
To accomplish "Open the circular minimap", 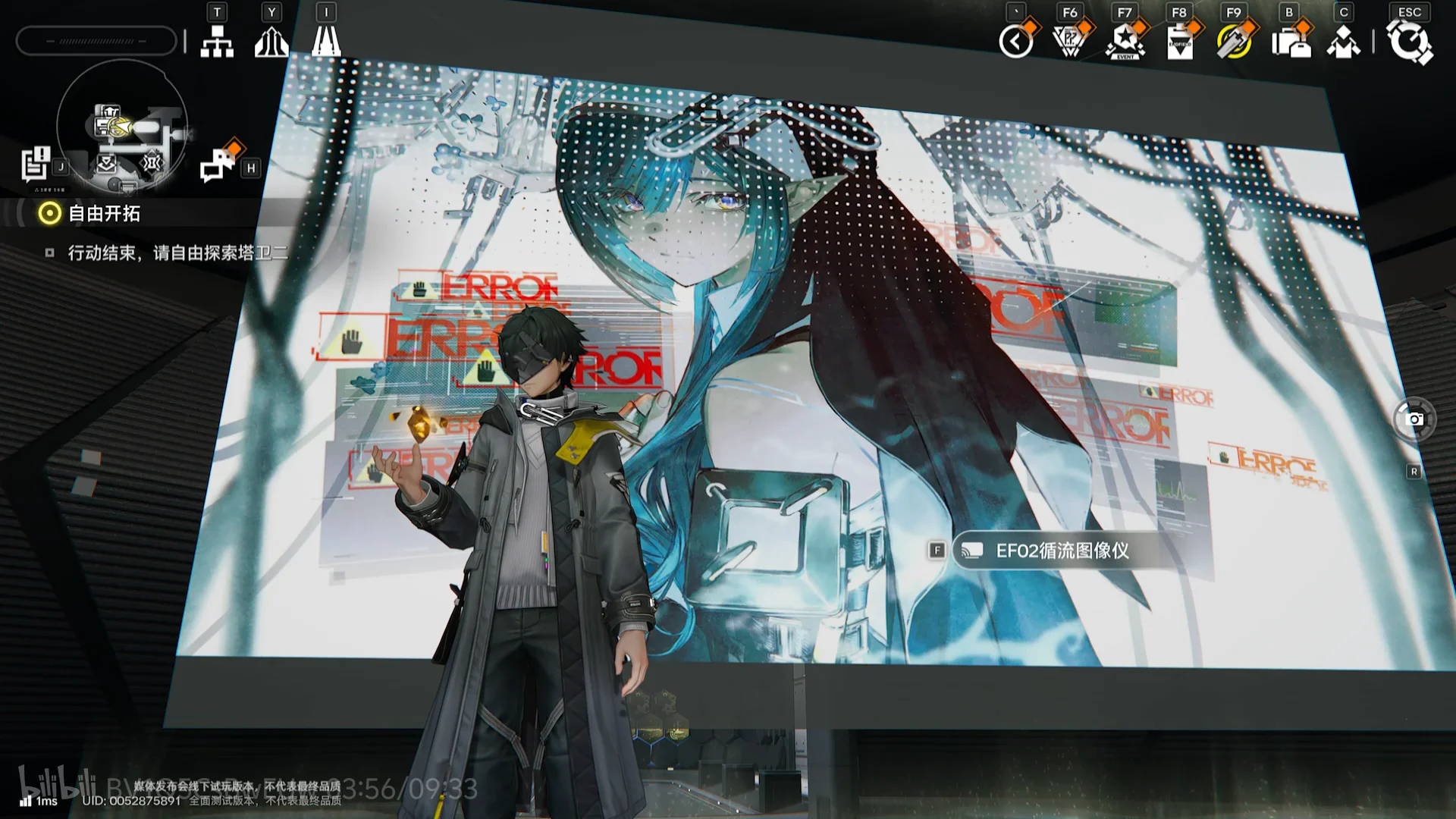I will (x=121, y=125).
